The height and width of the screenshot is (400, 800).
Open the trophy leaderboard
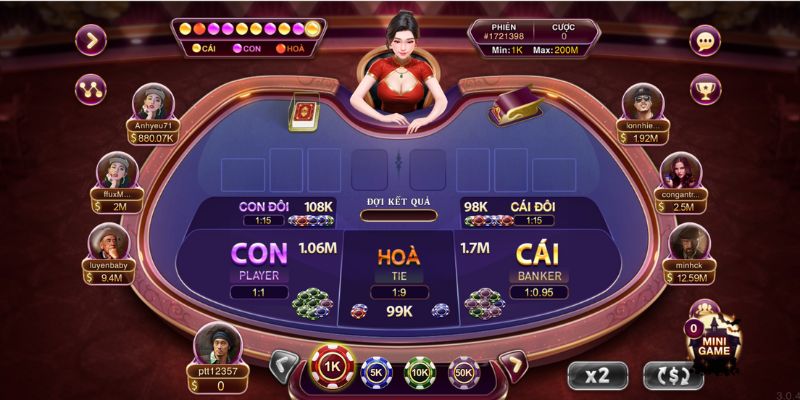coord(707,91)
